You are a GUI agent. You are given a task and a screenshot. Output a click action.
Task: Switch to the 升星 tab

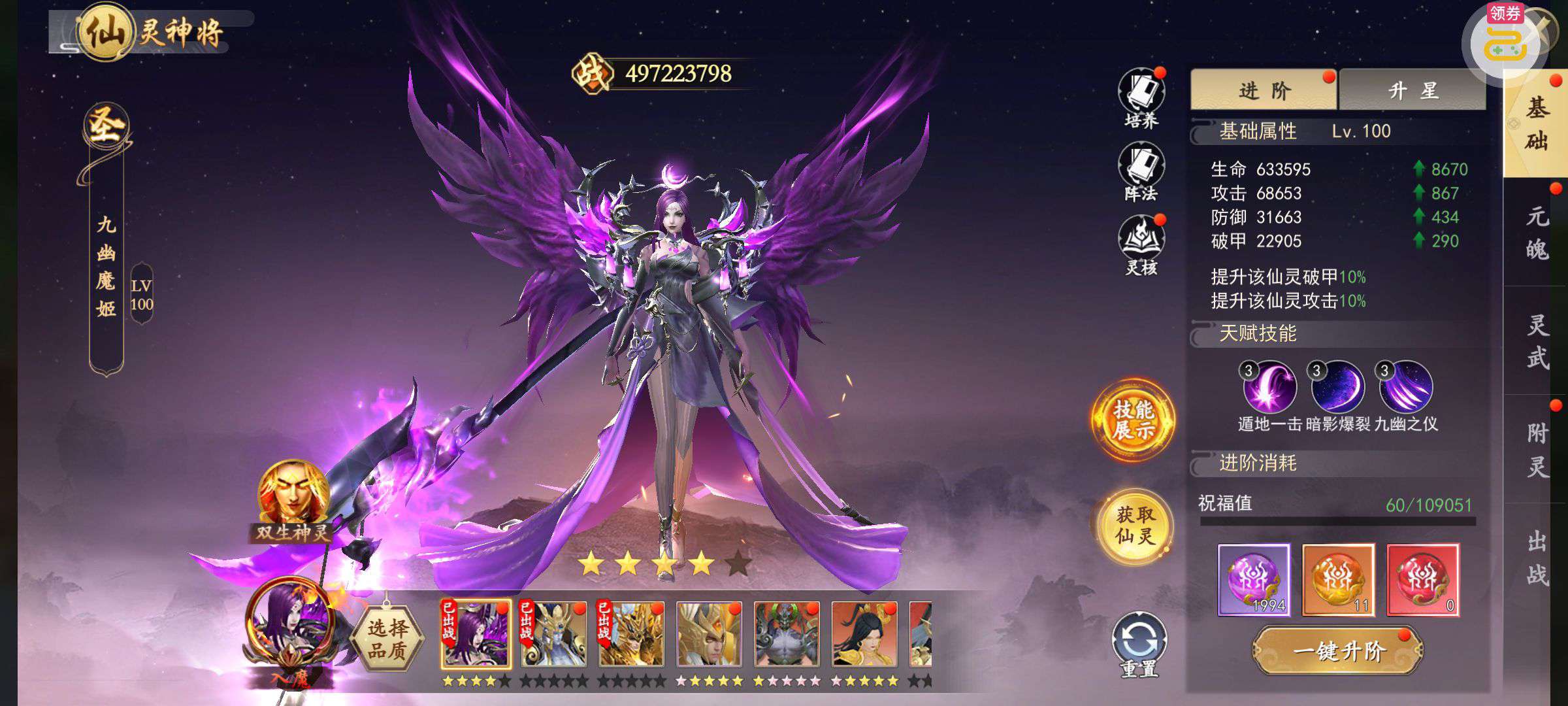1412,90
